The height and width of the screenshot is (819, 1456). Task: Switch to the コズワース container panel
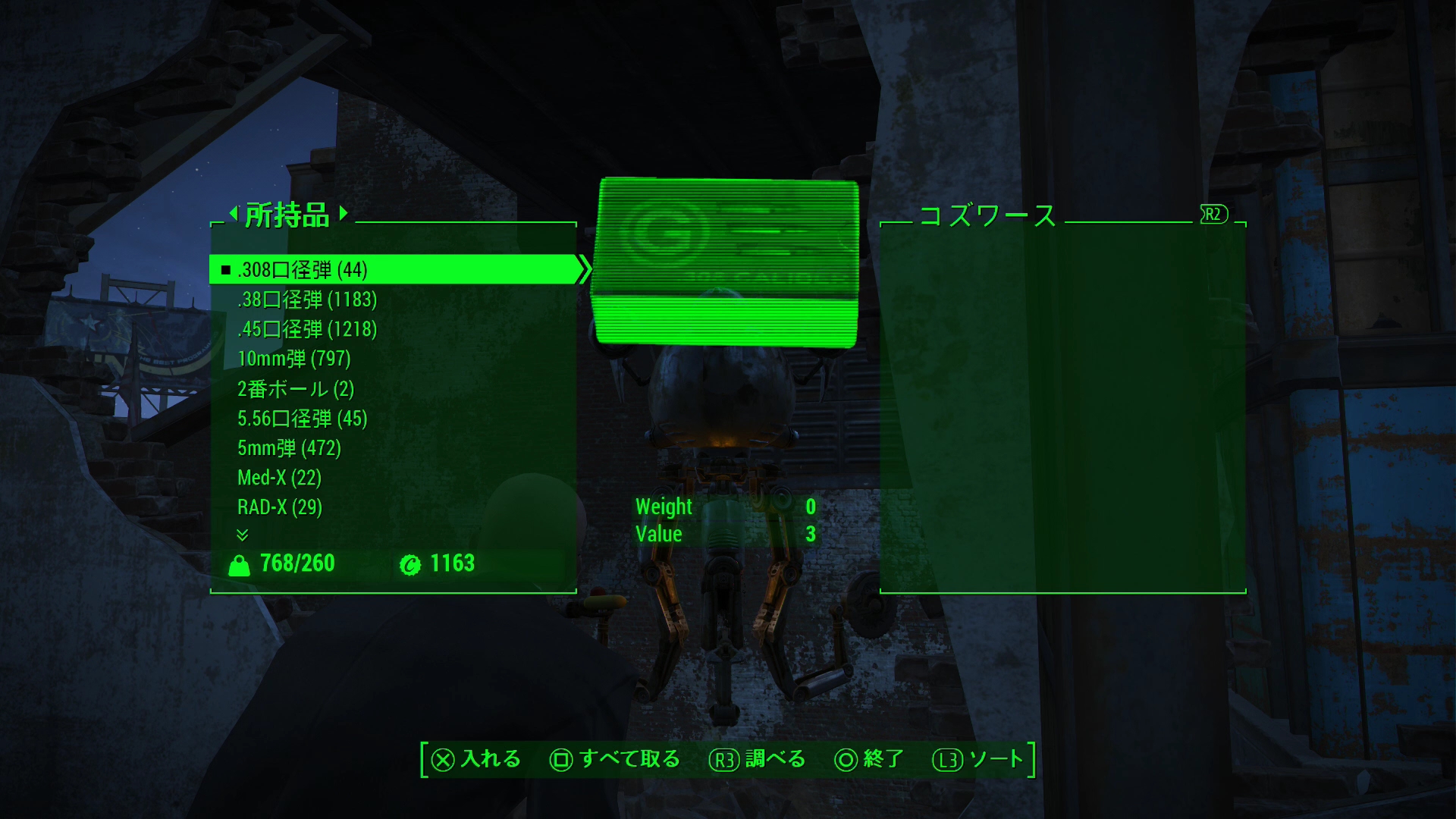[x=987, y=215]
